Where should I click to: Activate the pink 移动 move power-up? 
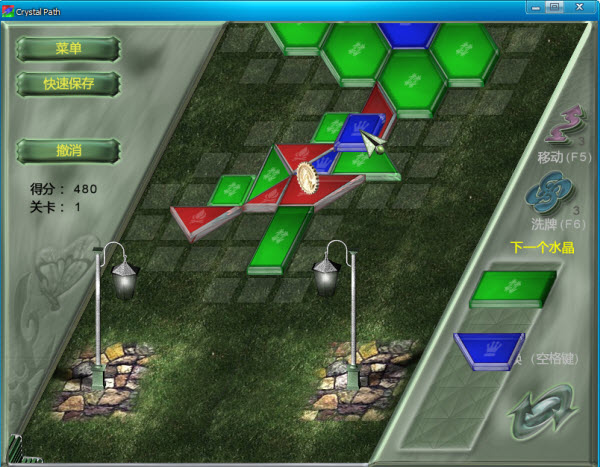563,127
